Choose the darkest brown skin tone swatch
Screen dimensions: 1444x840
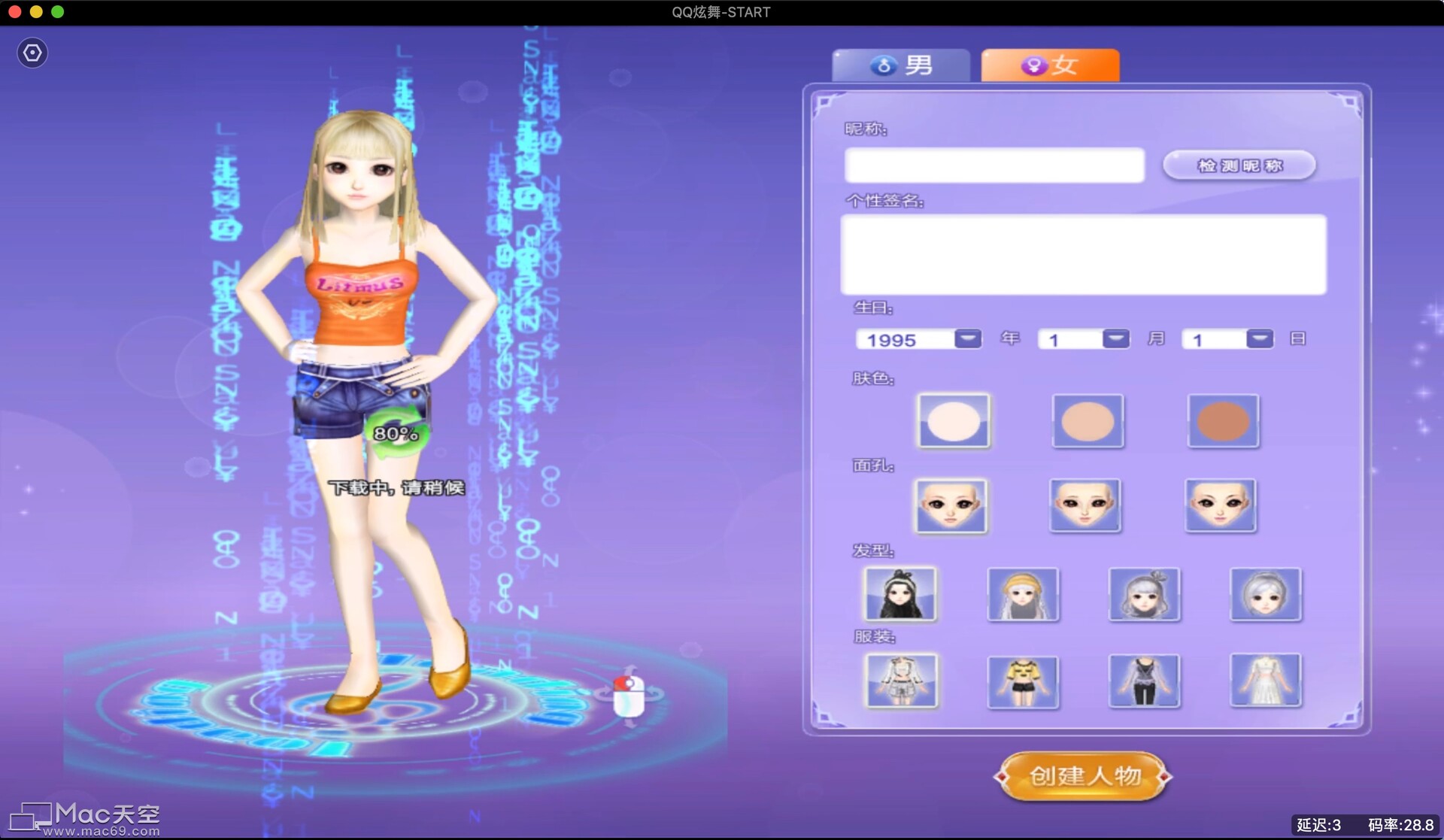(x=1223, y=421)
